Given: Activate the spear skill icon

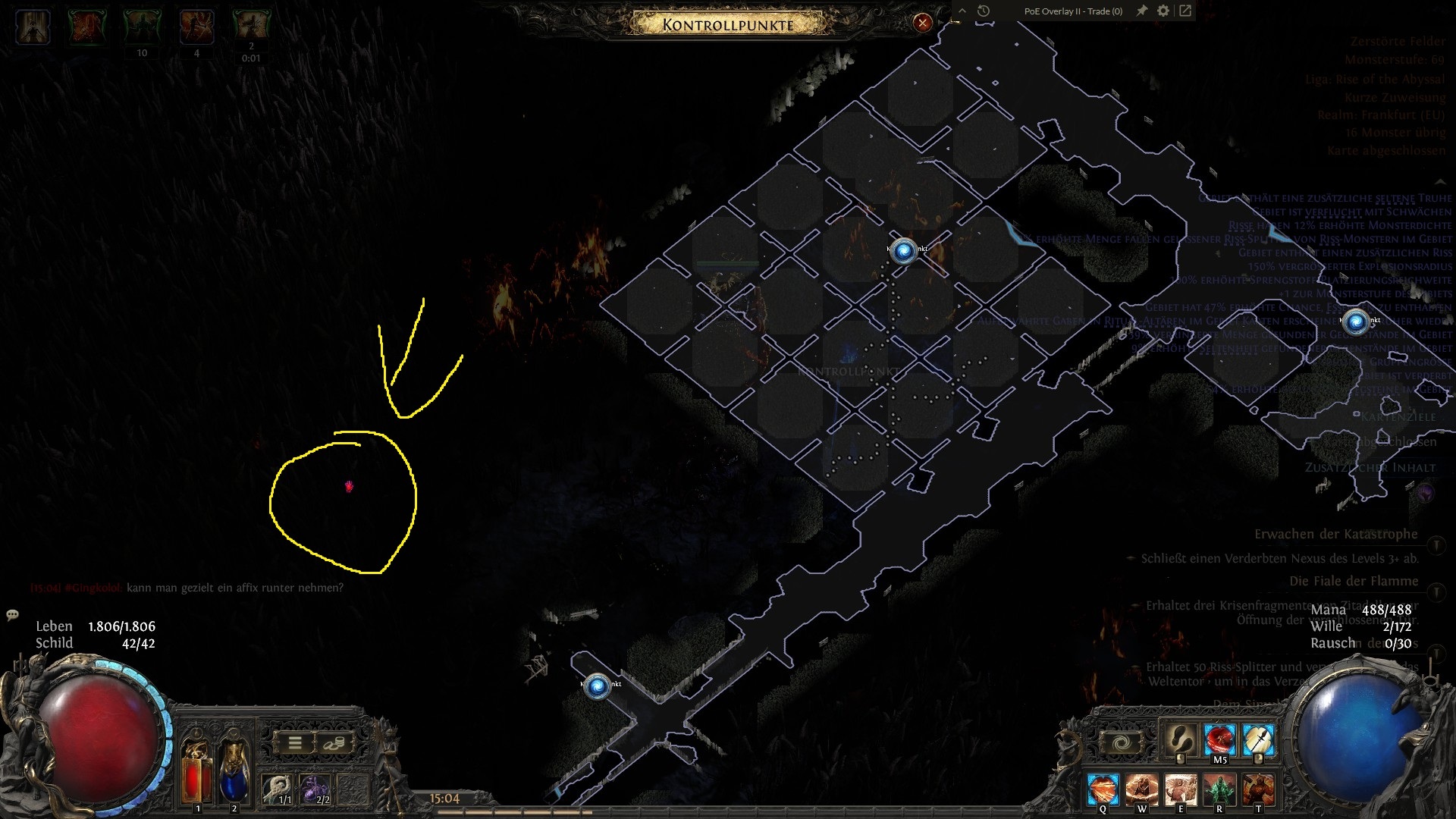Looking at the screenshot, I should tap(1258, 739).
